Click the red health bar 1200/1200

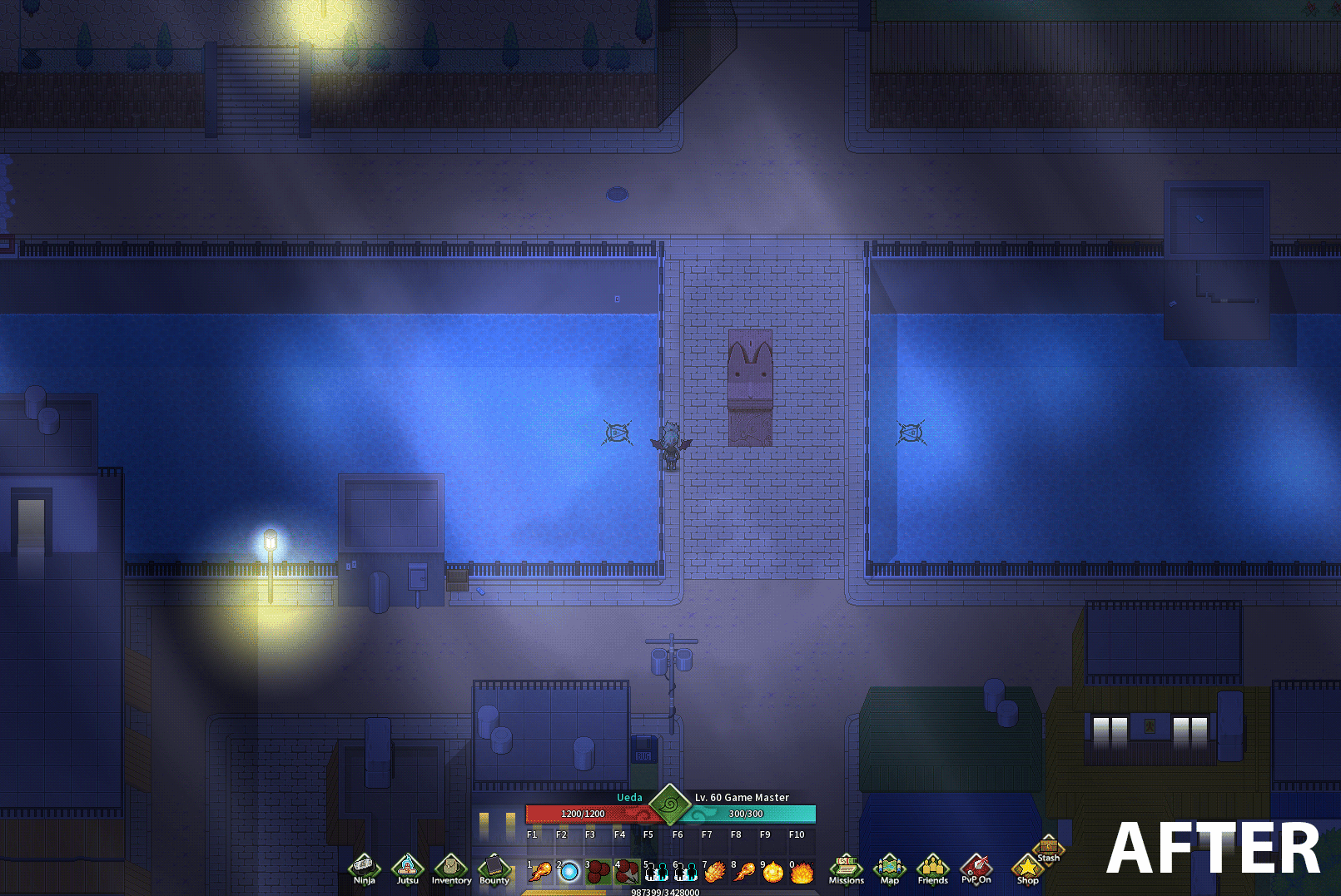pos(583,814)
